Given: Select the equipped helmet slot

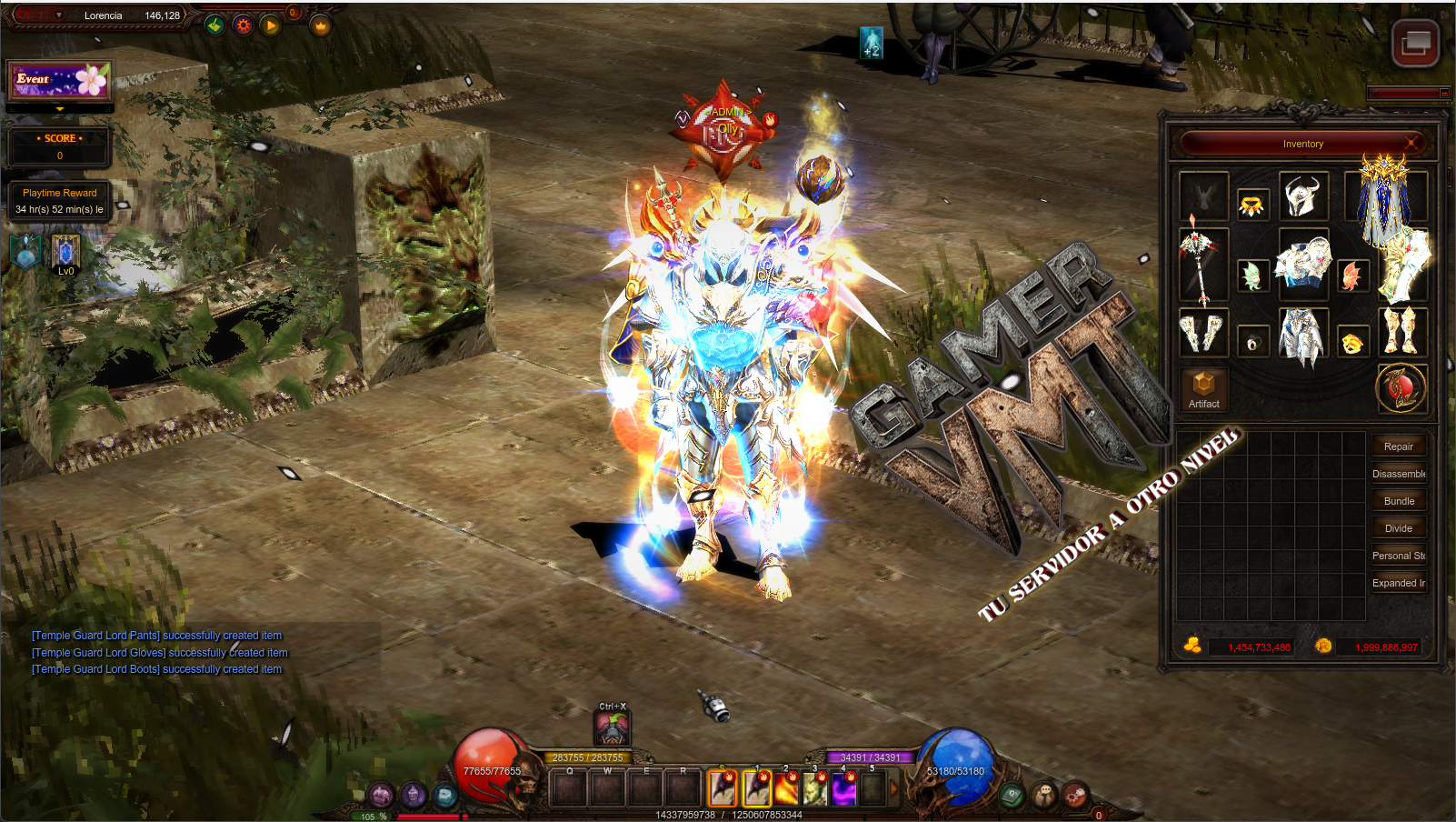Looking at the screenshot, I should click(1302, 195).
